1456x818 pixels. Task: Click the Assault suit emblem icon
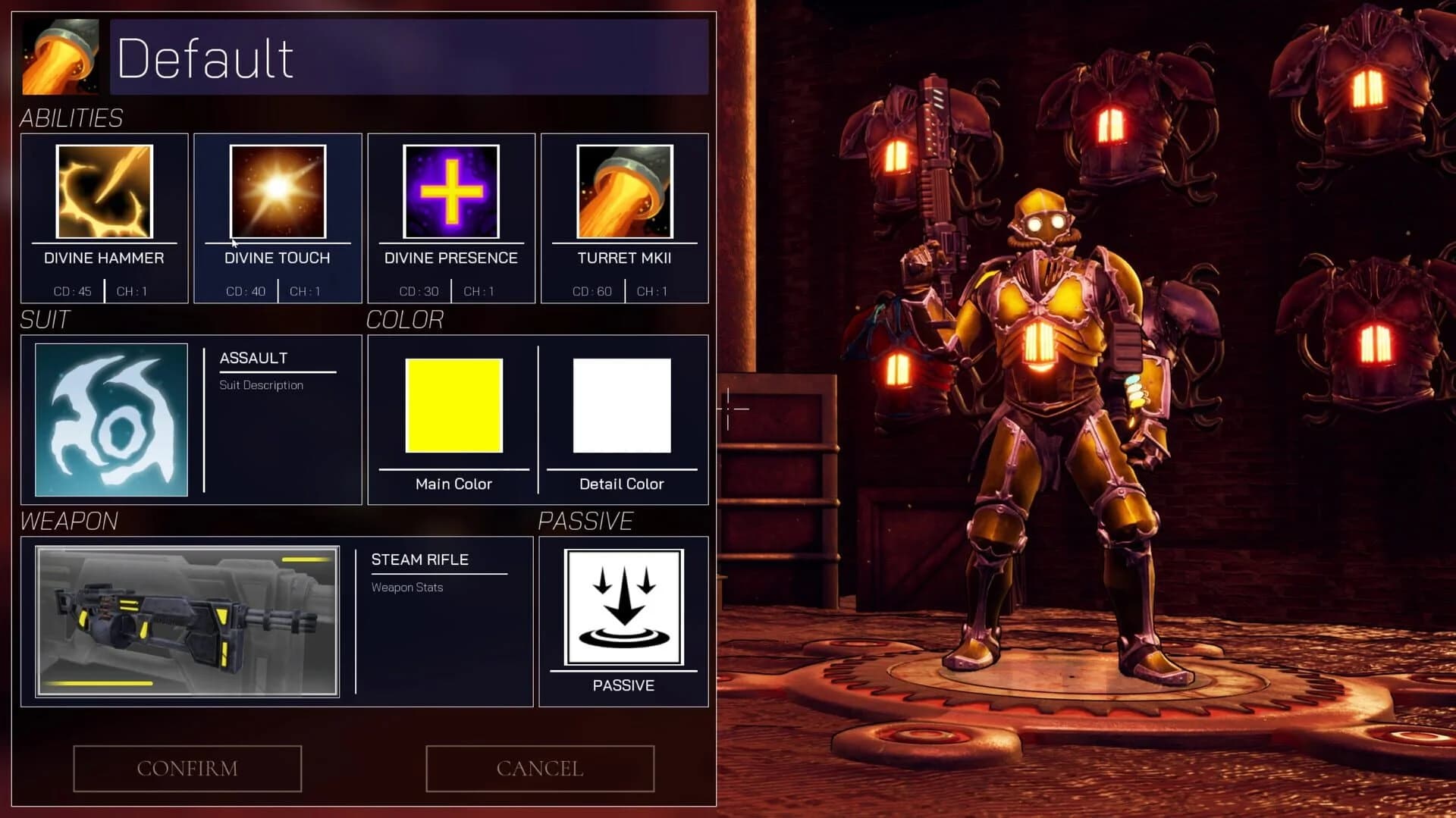click(111, 418)
